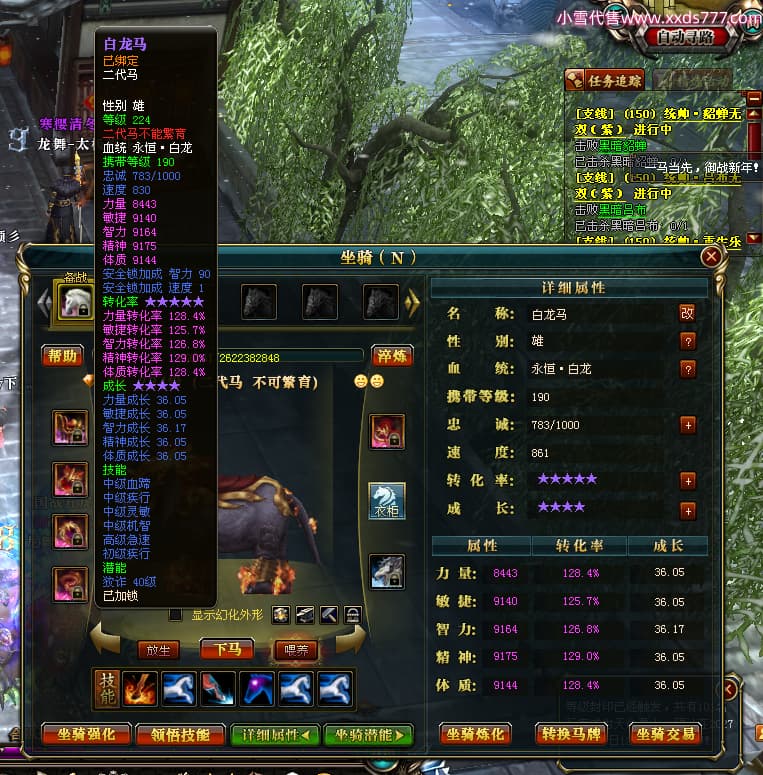Open the 淬炼 refine button
The height and width of the screenshot is (775, 763).
[x=392, y=356]
